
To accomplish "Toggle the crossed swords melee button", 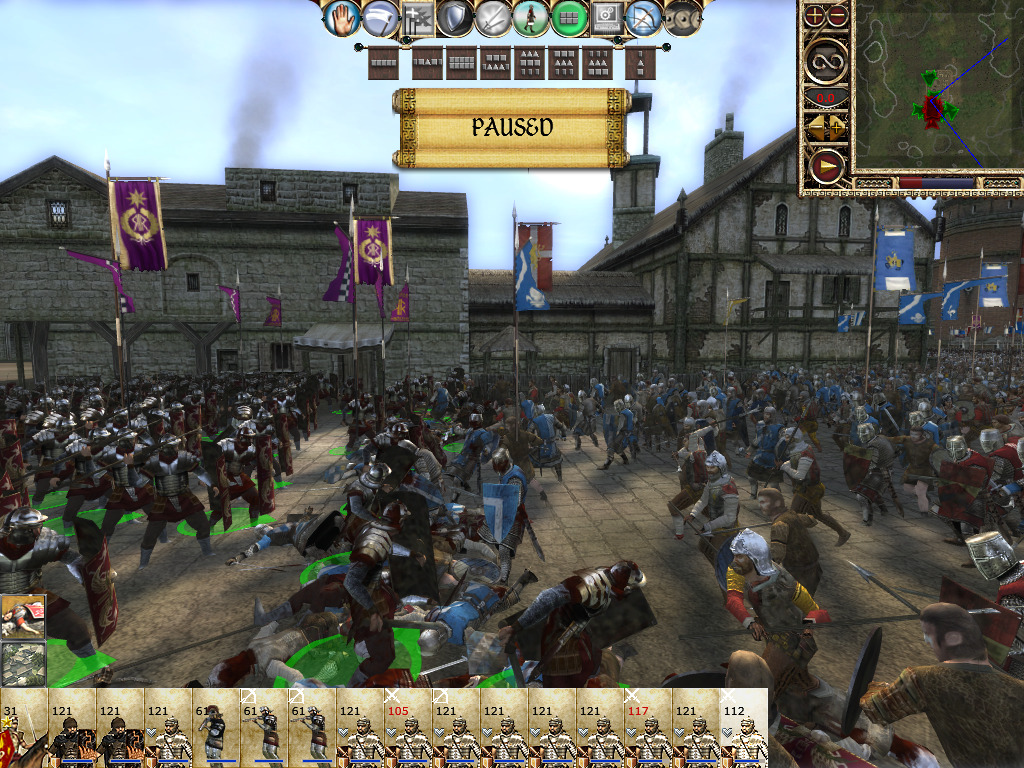I will coord(493,17).
